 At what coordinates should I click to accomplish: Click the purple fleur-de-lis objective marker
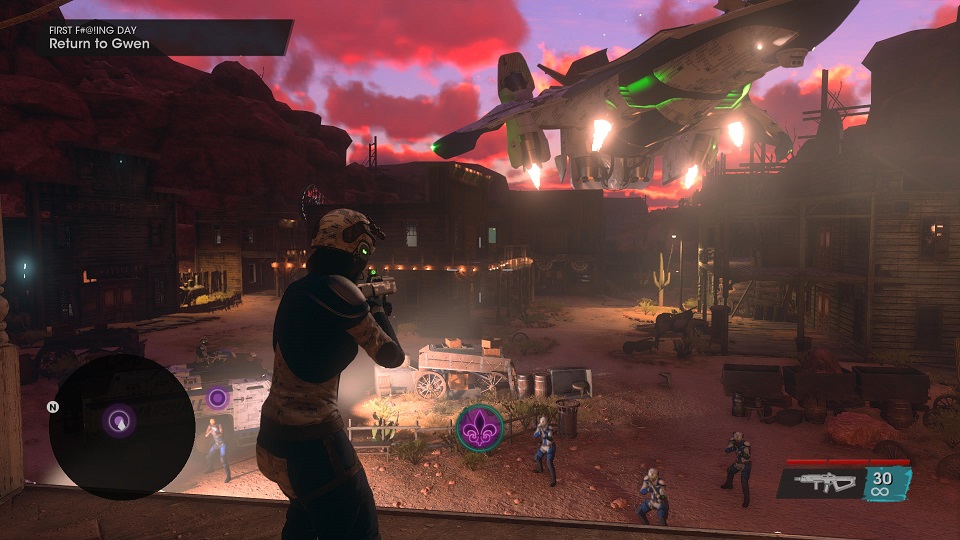[480, 427]
